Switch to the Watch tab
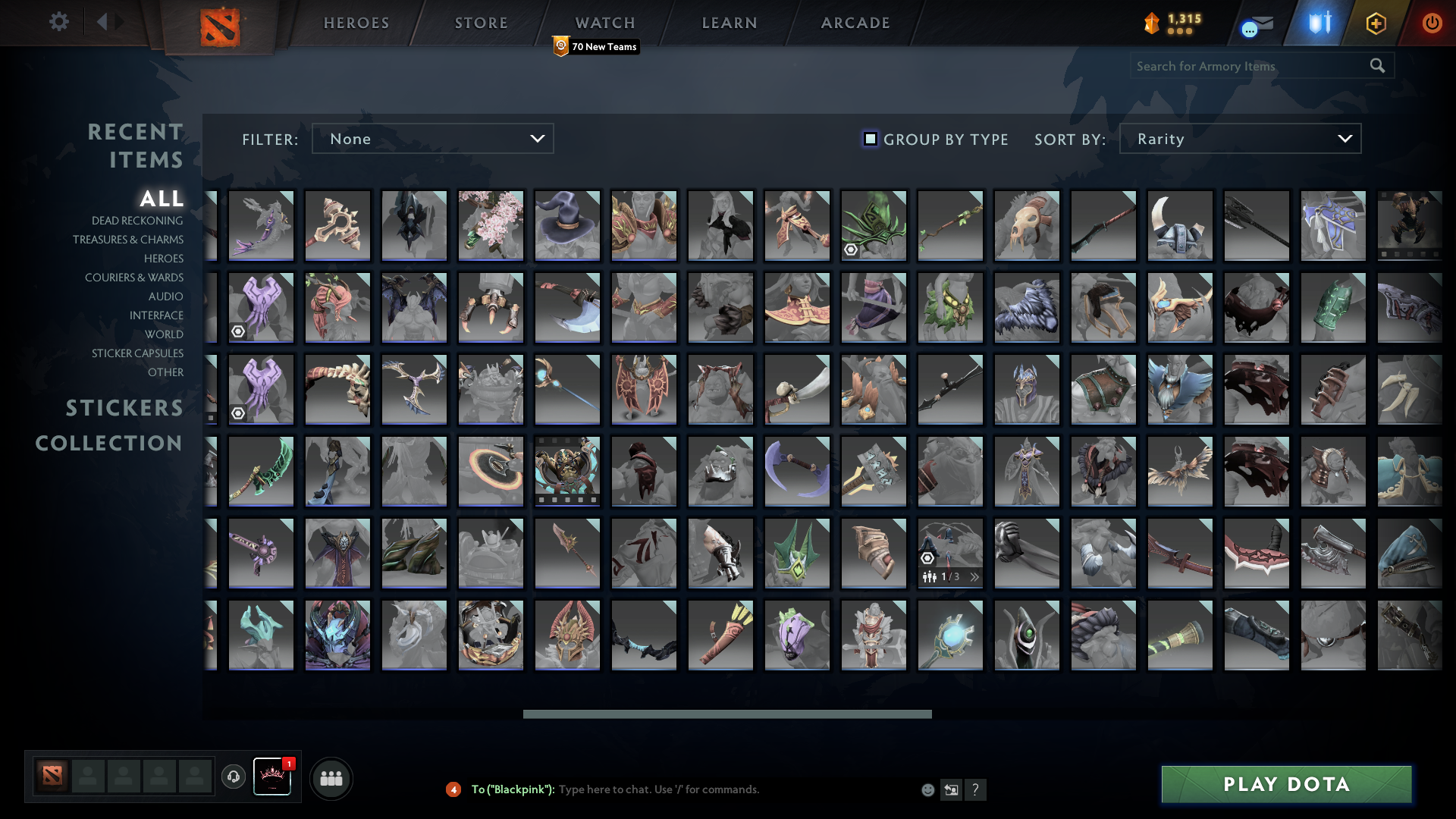The image size is (1456, 819). pos(604,22)
